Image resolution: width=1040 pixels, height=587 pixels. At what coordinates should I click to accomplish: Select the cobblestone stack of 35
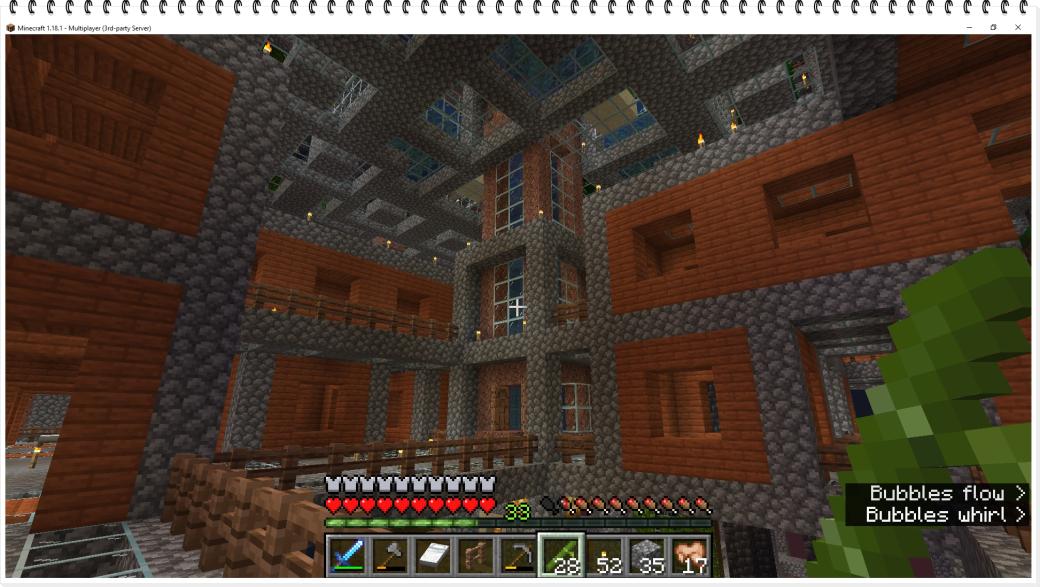click(x=647, y=556)
